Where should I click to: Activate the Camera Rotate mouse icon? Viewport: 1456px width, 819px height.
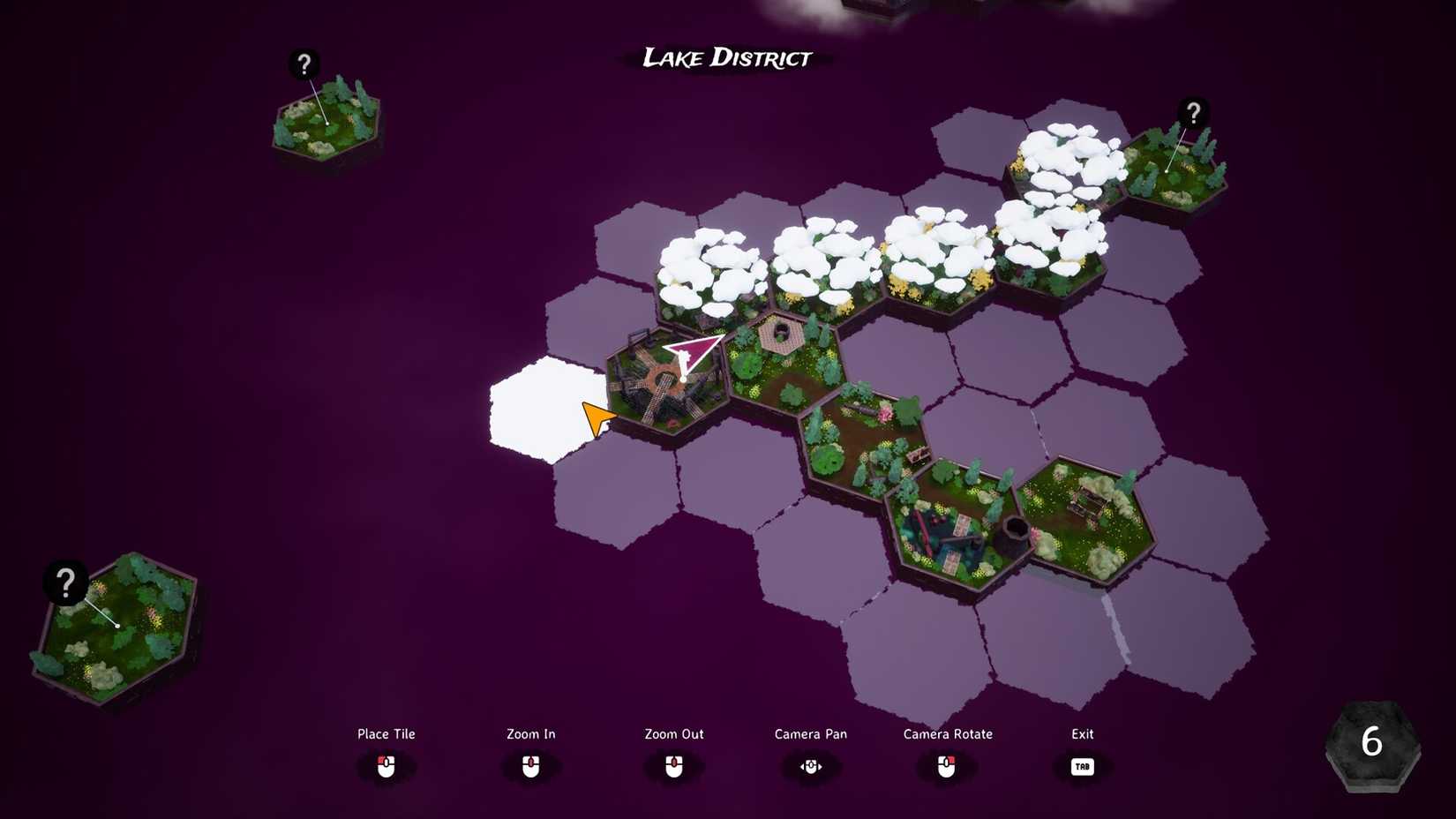948,767
